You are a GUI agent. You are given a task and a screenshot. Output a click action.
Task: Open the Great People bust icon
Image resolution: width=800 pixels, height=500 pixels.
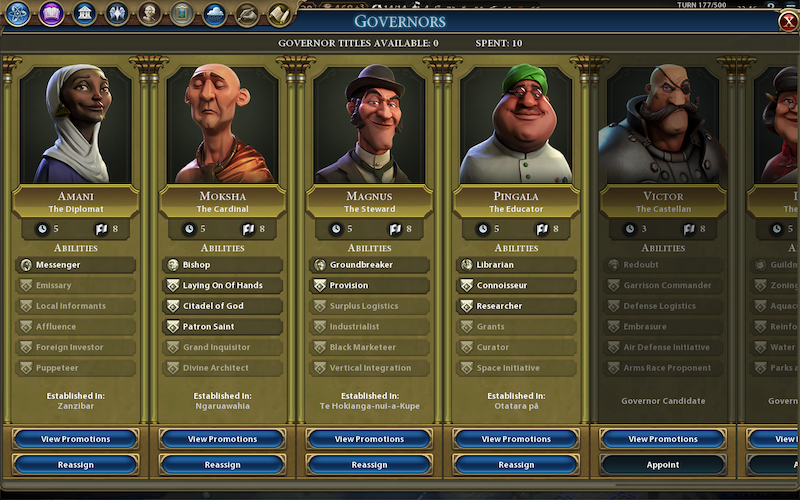[x=149, y=14]
